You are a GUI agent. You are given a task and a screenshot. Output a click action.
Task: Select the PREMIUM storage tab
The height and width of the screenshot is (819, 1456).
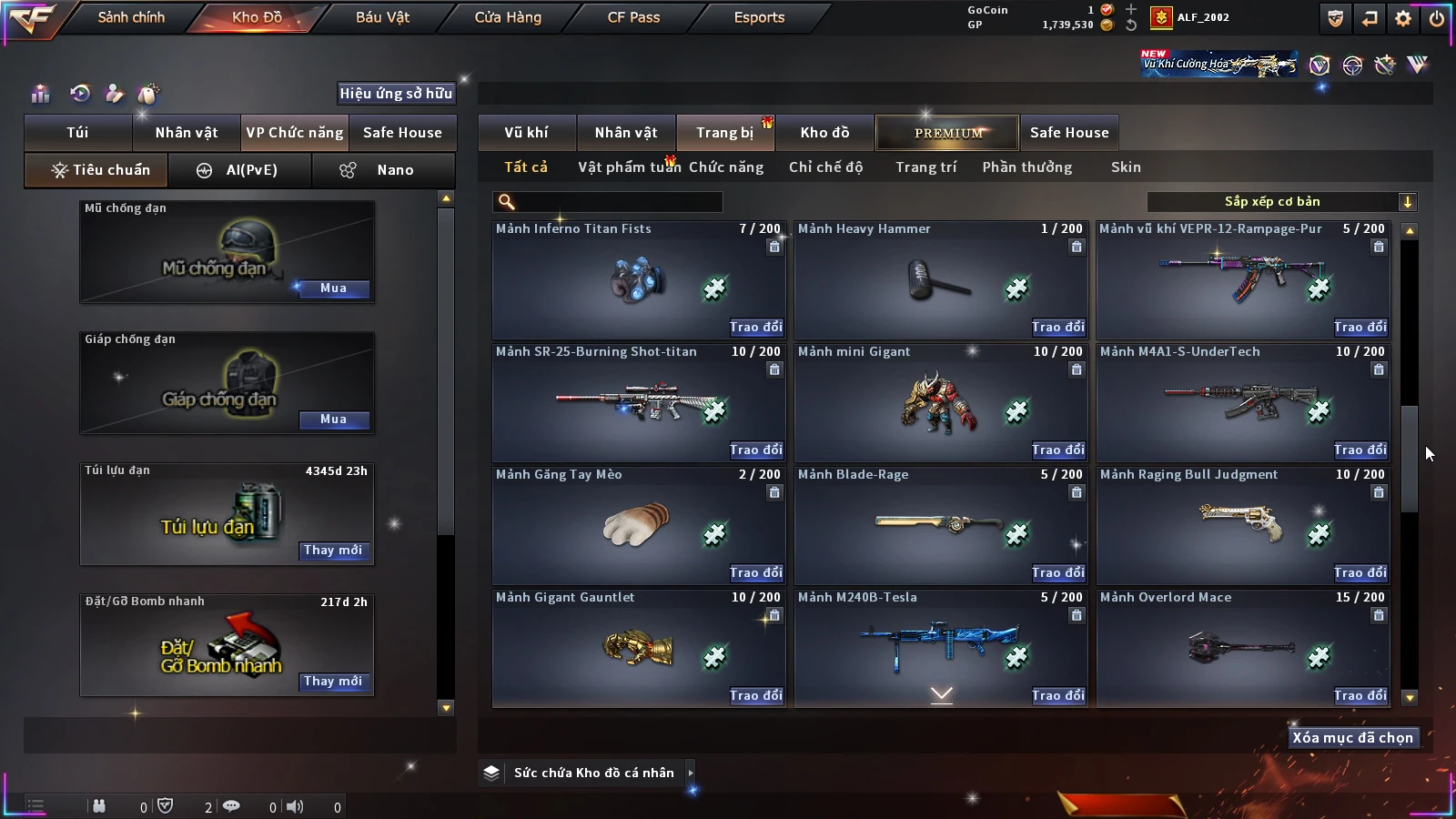click(947, 133)
